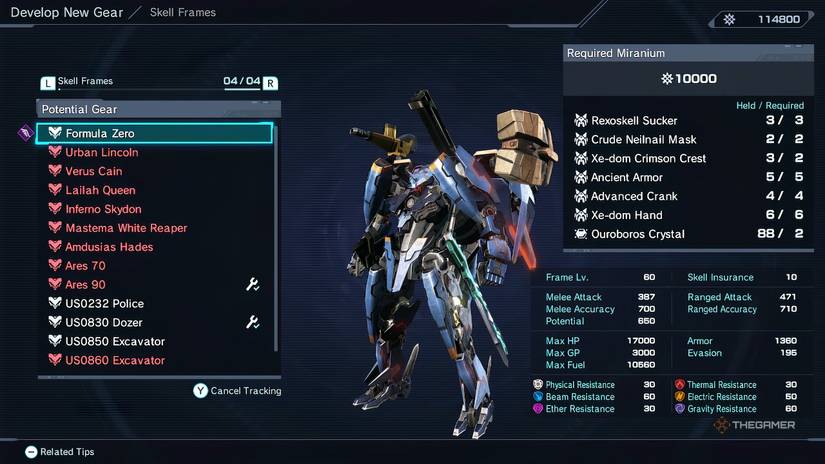
Task: Select Inferno Skydon entry
Action: coord(103,209)
